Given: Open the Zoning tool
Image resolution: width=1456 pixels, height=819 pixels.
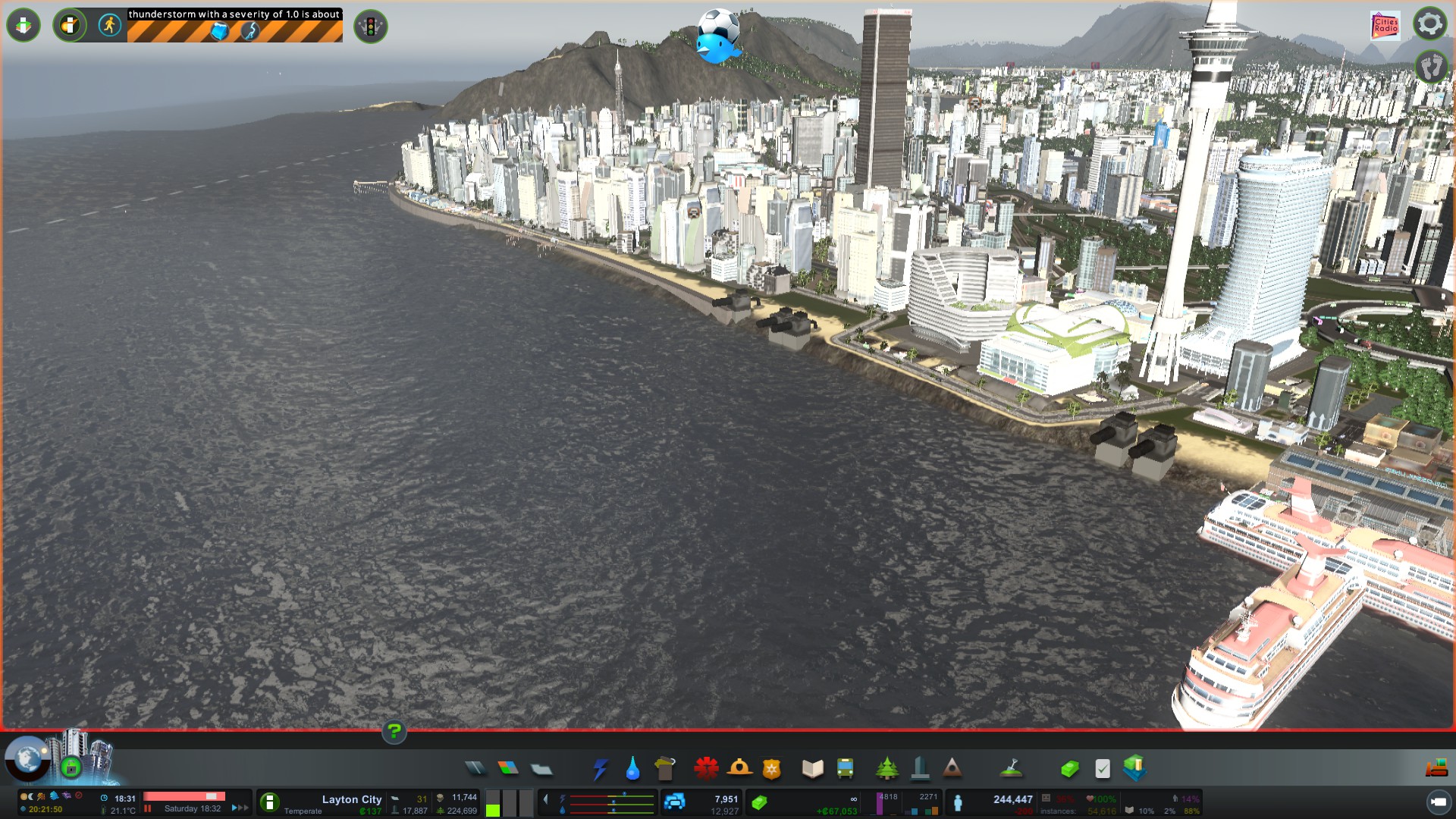Looking at the screenshot, I should tap(508, 769).
